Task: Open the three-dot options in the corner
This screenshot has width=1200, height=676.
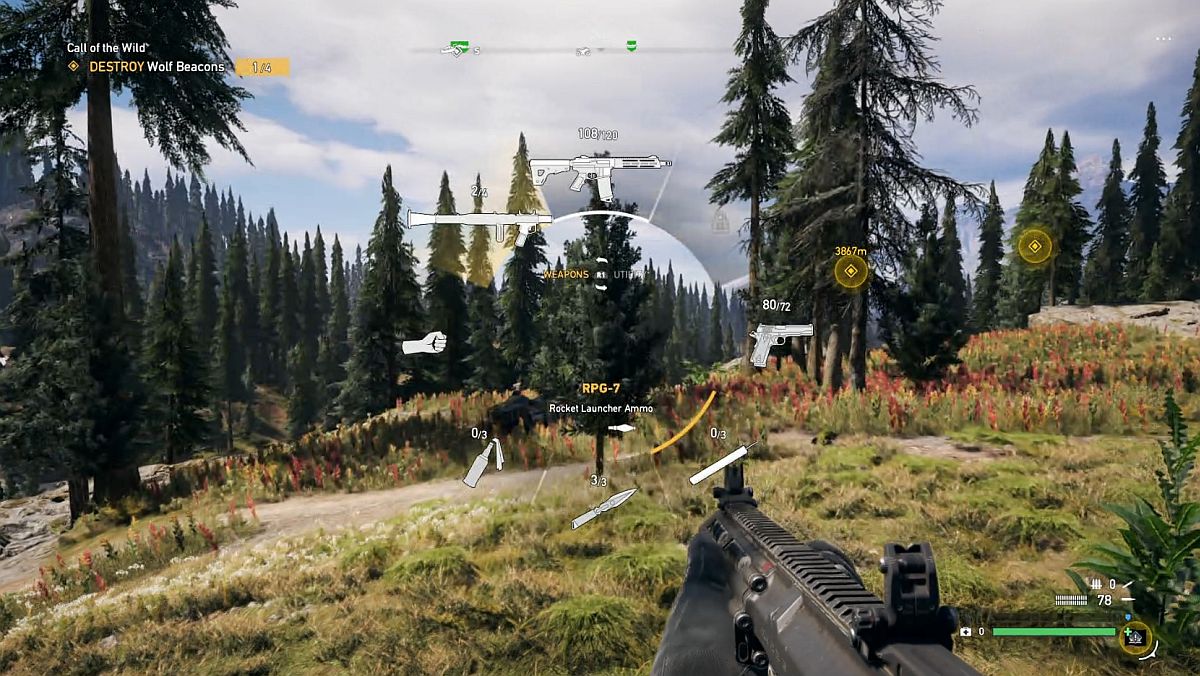Action: point(1163,39)
